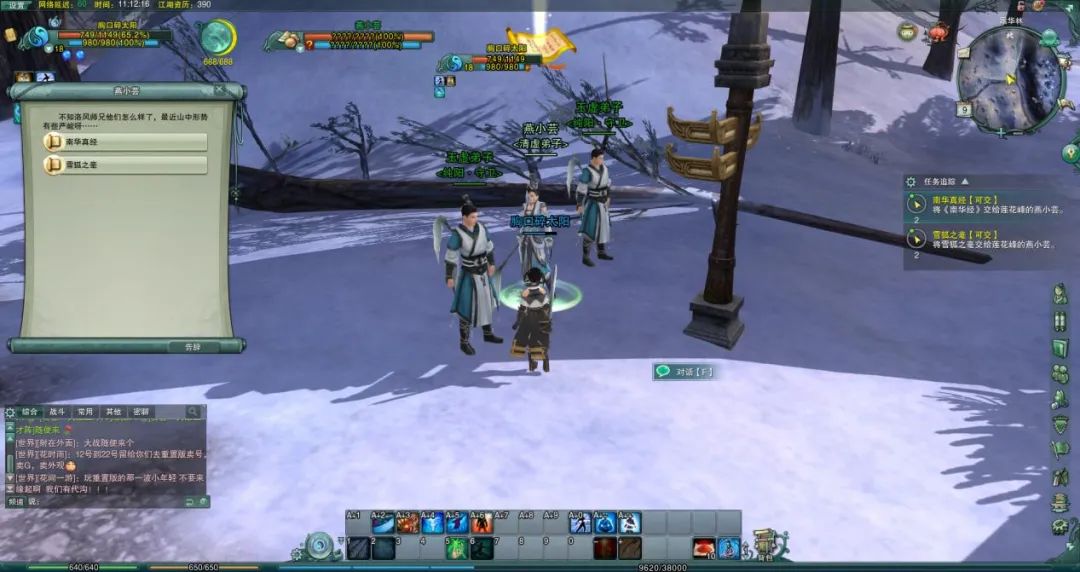The image size is (1080, 572).
Task: Switch to the 常用 chat tab
Action: pyautogui.click(x=85, y=412)
